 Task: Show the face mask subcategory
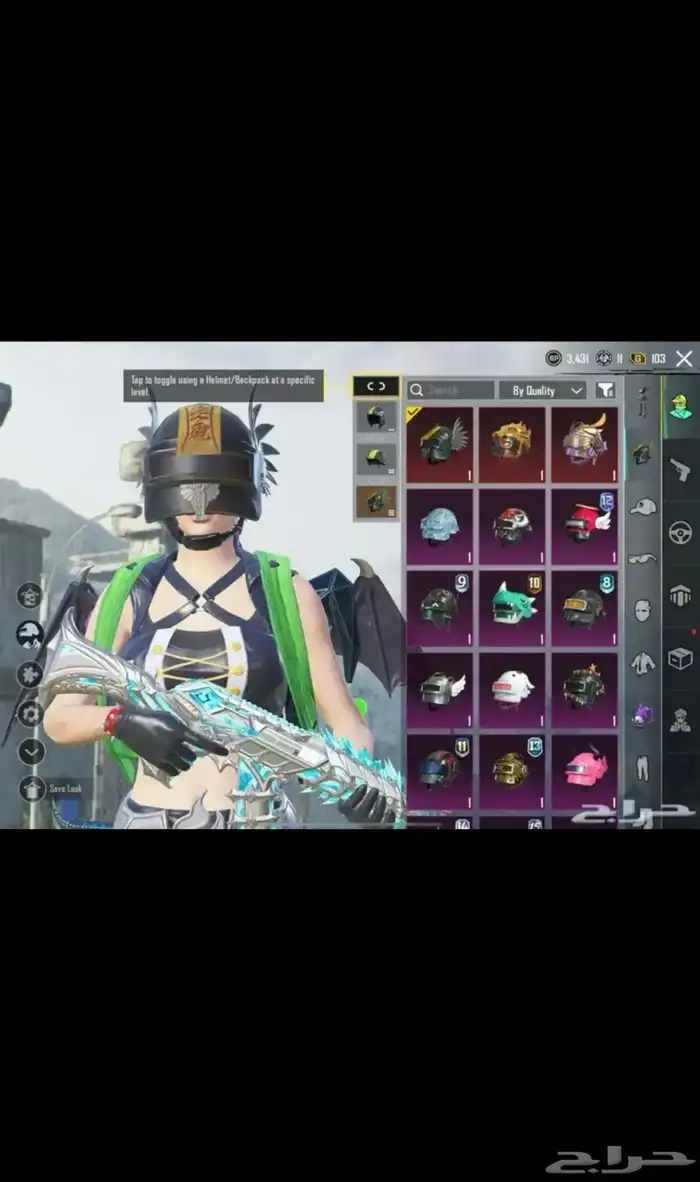point(642,610)
